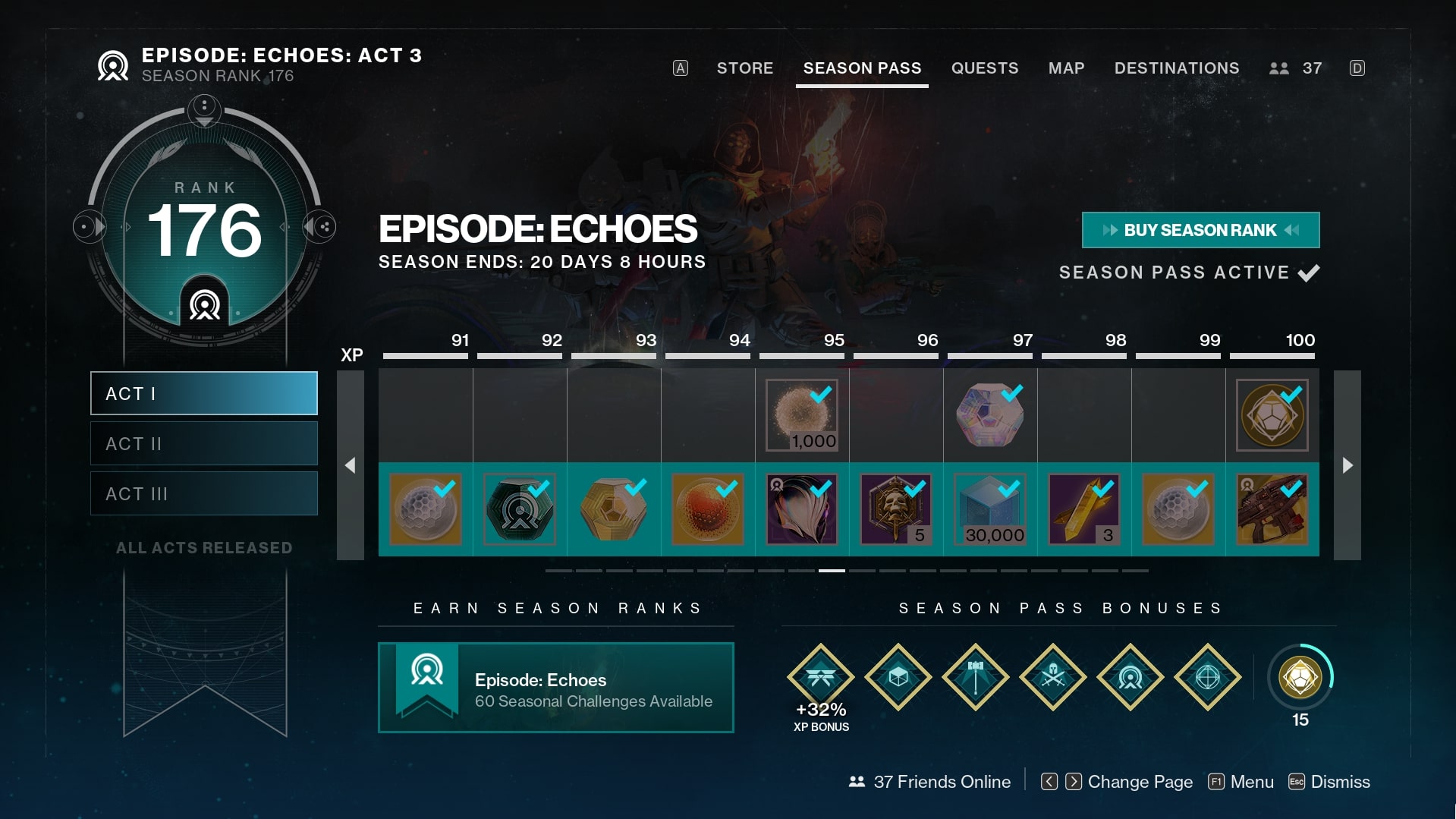Switch to the Quests tab
The width and height of the screenshot is (1456, 819).
click(984, 68)
